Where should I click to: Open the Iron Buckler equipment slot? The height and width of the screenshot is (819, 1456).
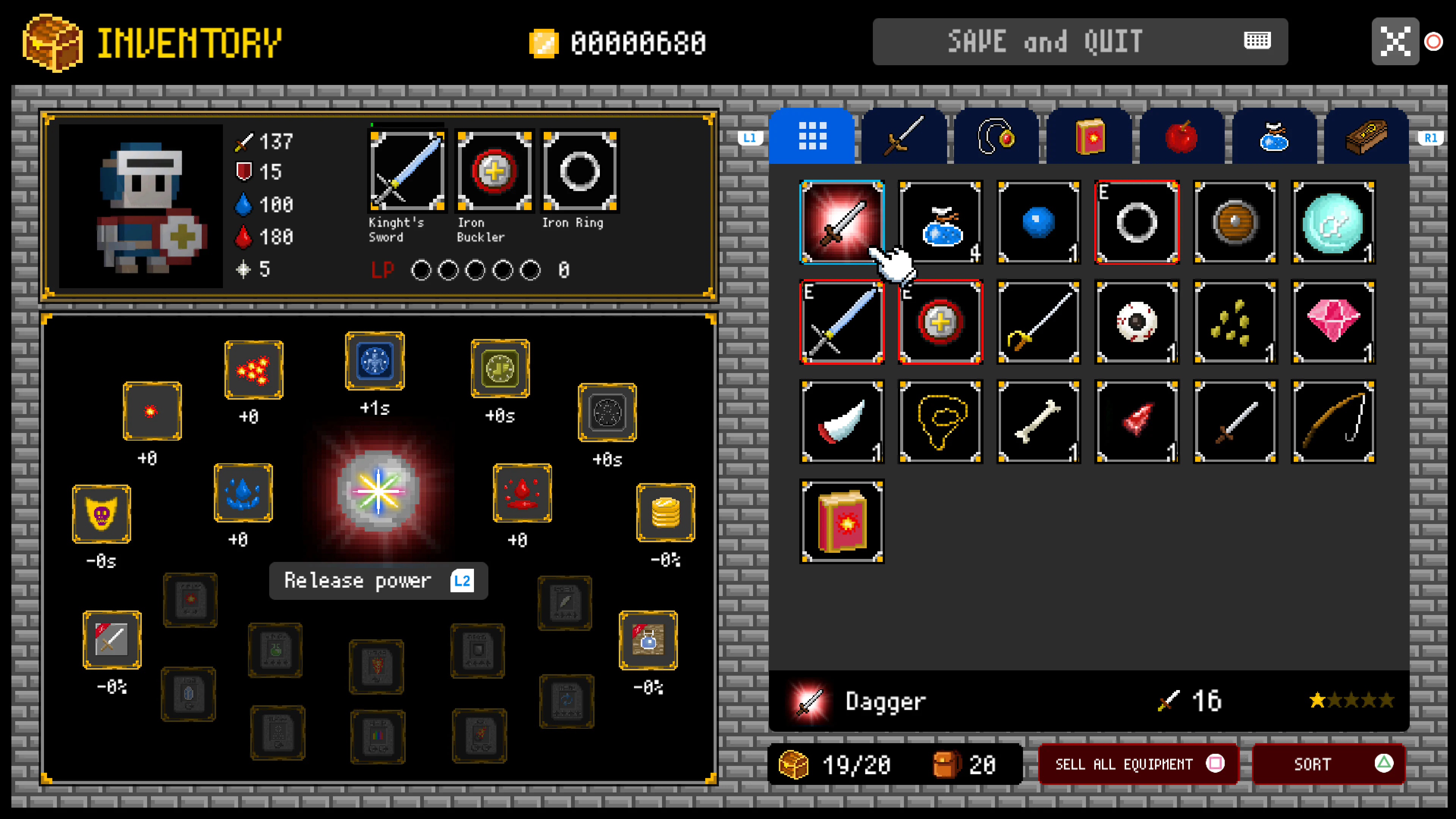point(493,171)
